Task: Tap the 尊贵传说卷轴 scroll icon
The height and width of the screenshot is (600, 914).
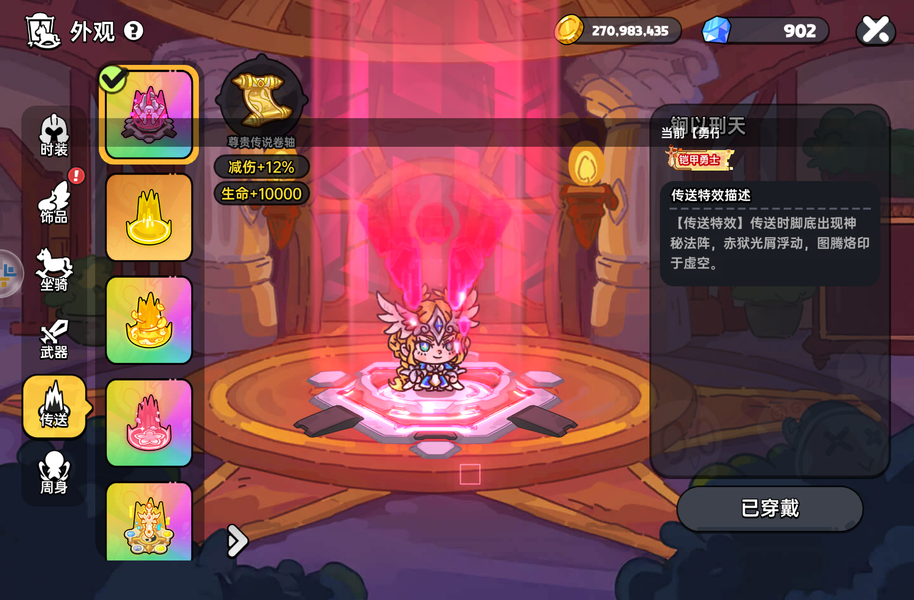Action: click(x=260, y=96)
